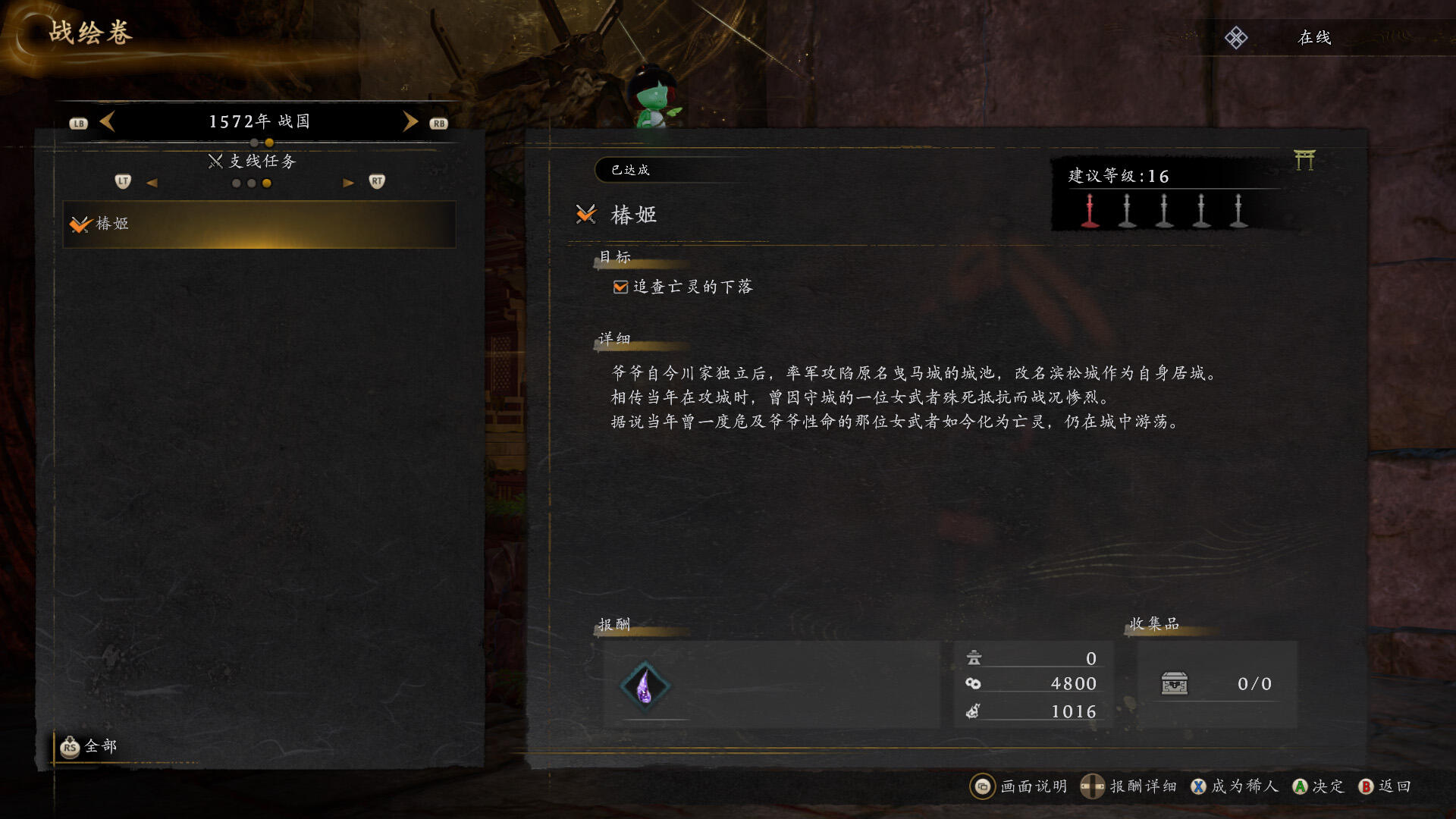Viewport: 1456px width, 819px height.
Task: Switch to next mission type with small right arrow
Action: 348,183
